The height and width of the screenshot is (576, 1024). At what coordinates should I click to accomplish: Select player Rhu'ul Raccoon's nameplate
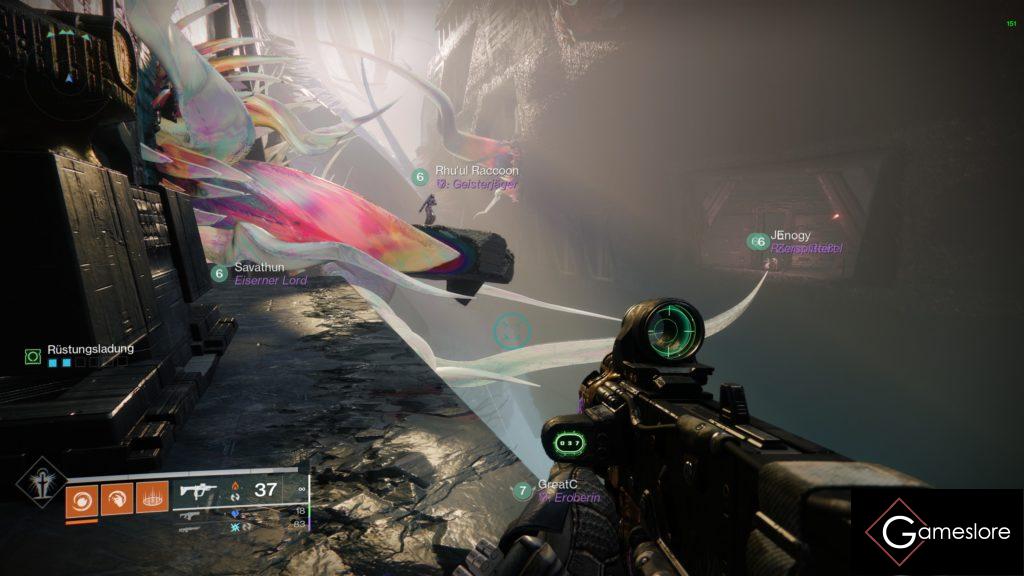(x=476, y=171)
